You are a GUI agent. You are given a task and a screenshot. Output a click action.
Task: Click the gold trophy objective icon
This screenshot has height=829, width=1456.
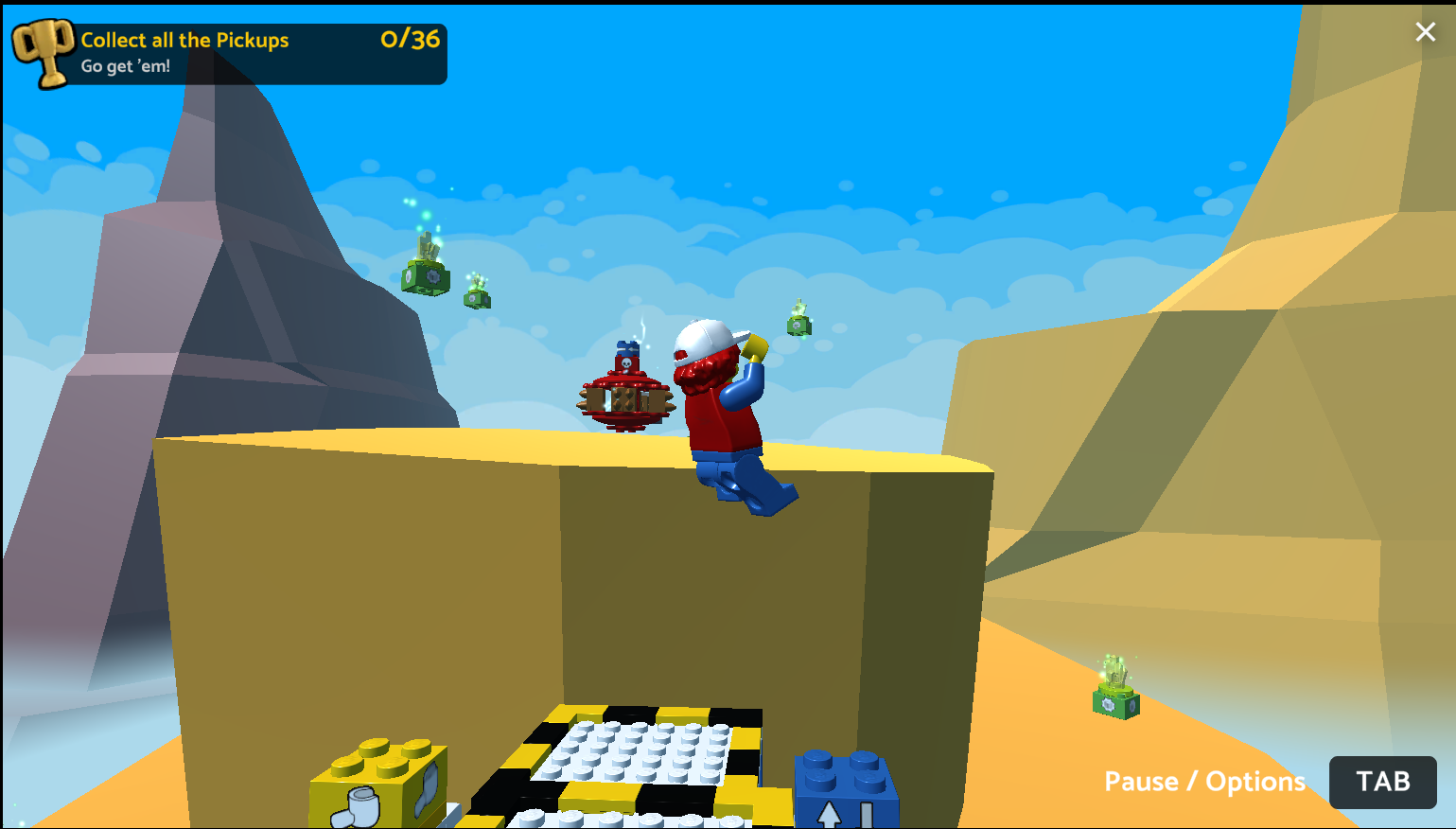43,53
